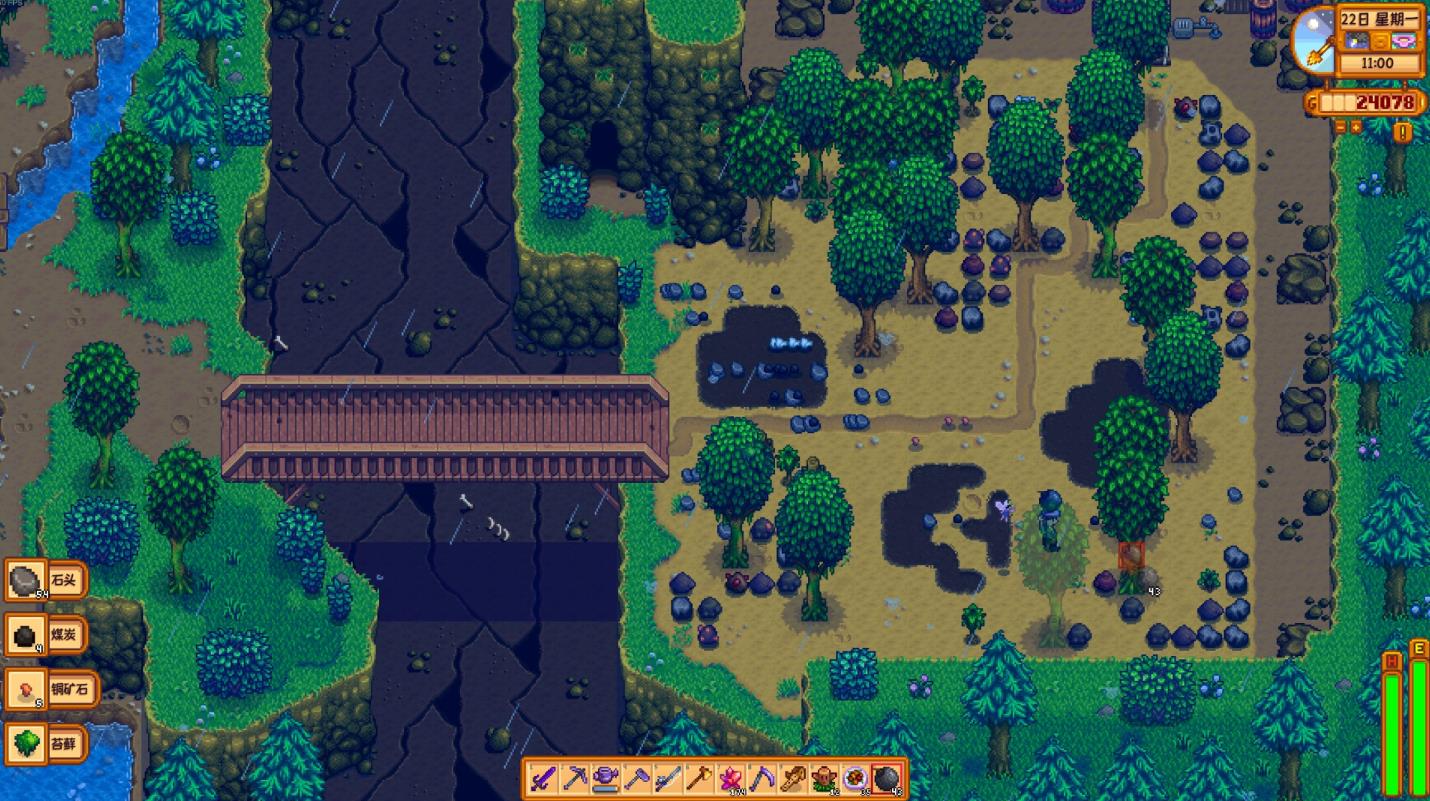
Task: Choose the red mushroom item slot
Action: coord(823,778)
